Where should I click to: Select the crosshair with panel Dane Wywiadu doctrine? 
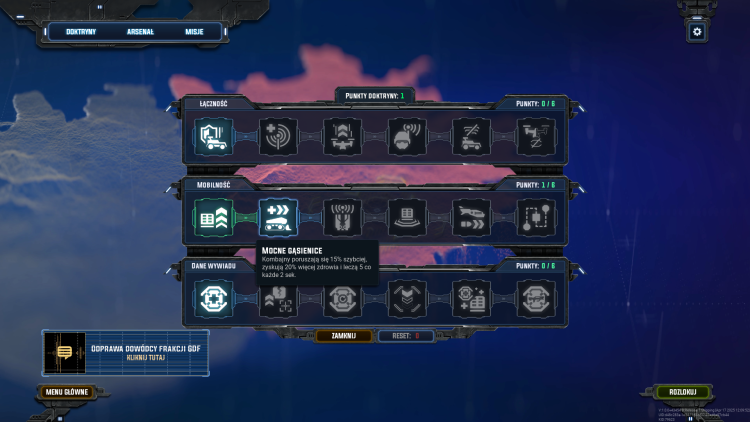[x=472, y=298]
